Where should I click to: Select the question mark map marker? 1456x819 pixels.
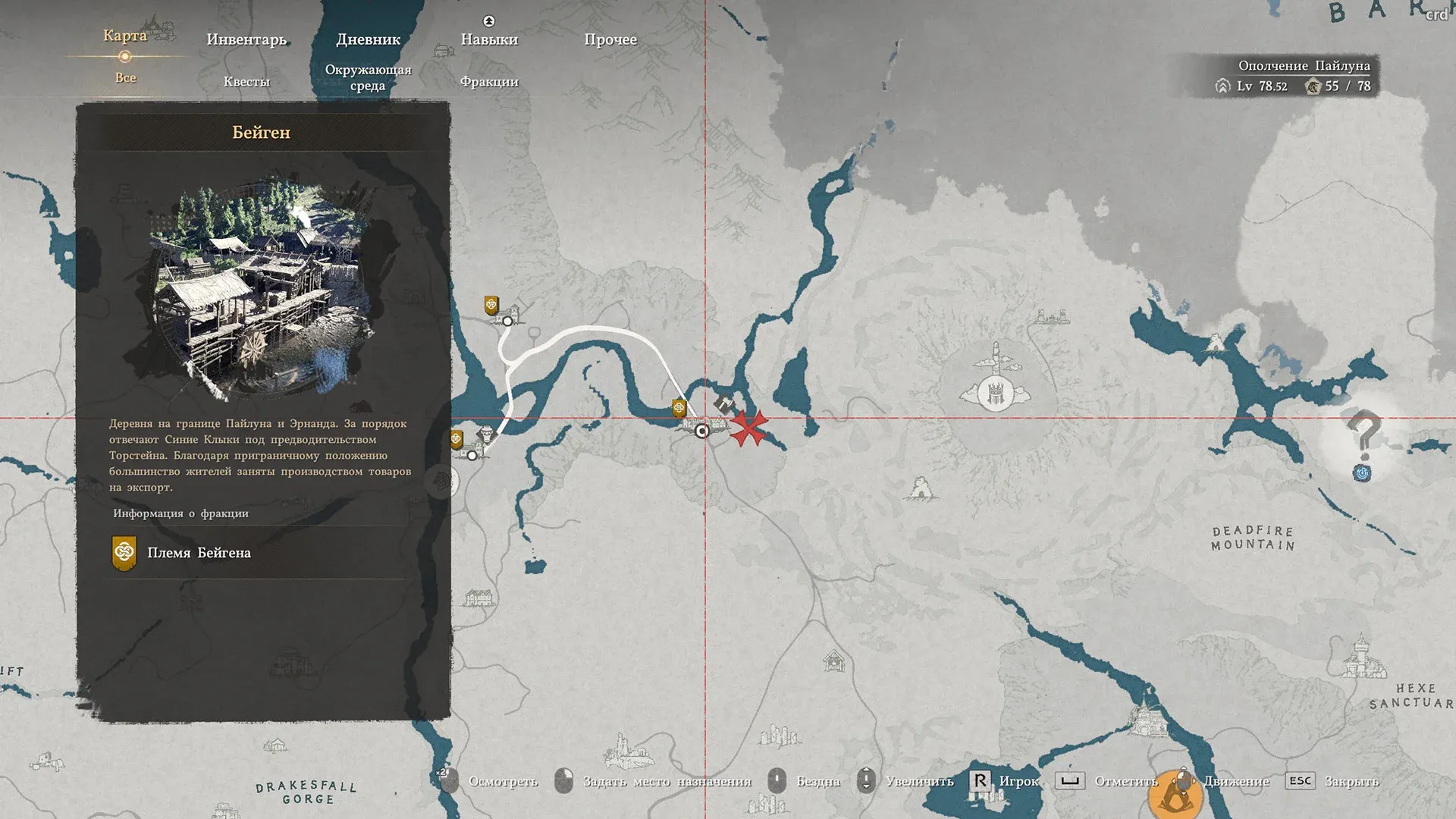pos(1363,434)
